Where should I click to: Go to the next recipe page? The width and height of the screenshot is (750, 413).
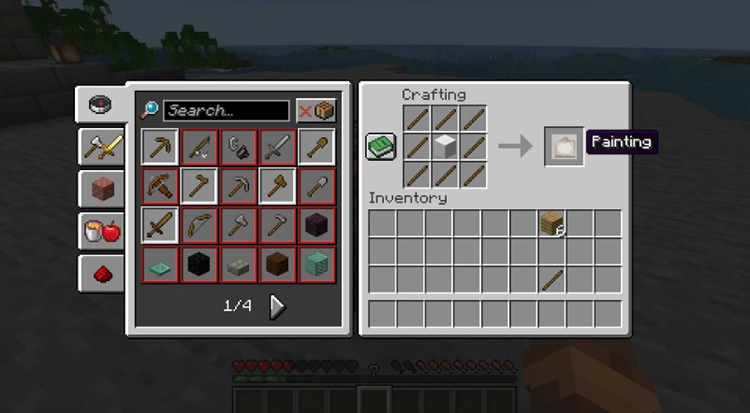pos(278,306)
